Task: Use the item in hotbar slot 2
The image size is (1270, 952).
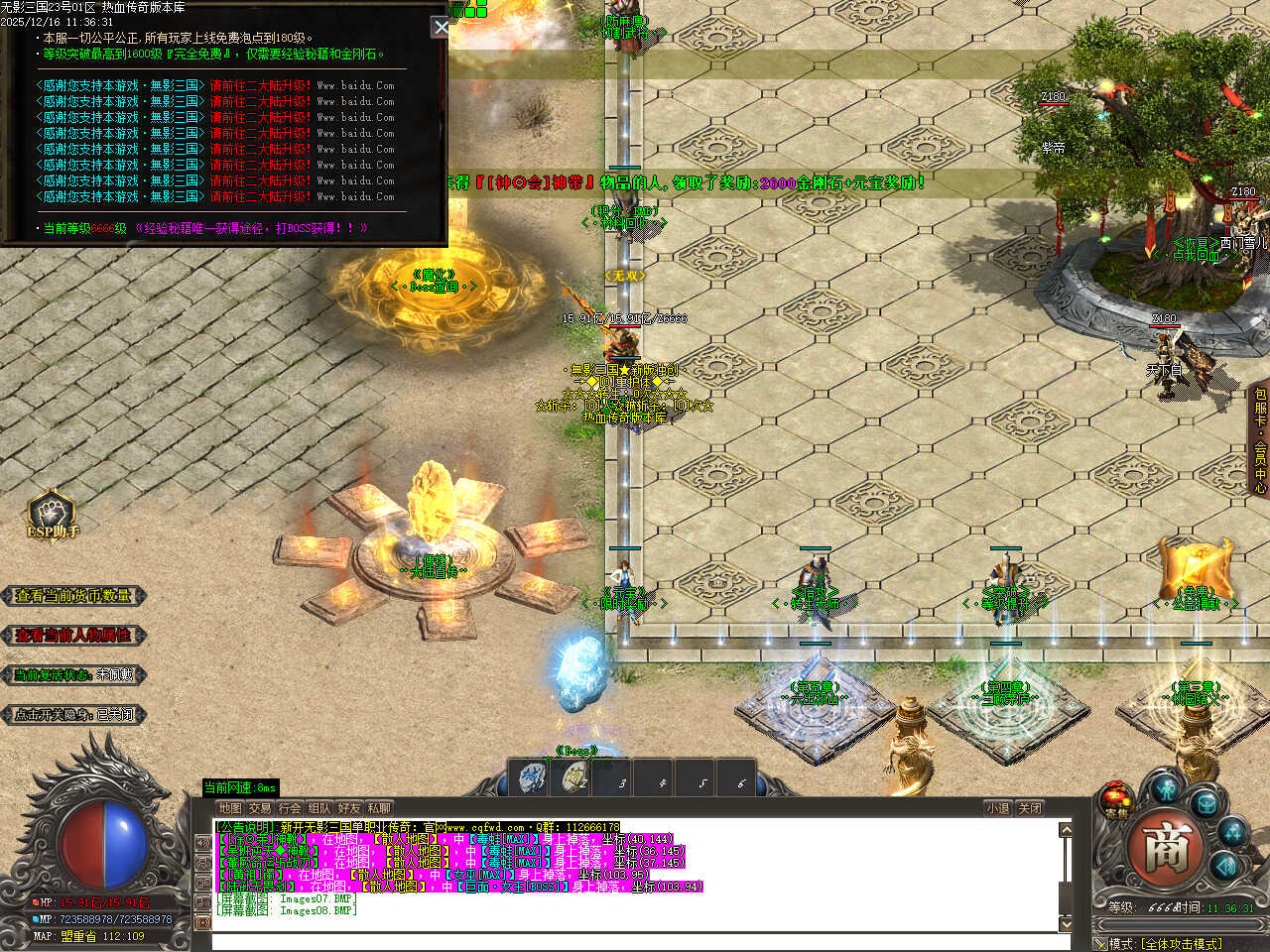Action: pos(573,778)
